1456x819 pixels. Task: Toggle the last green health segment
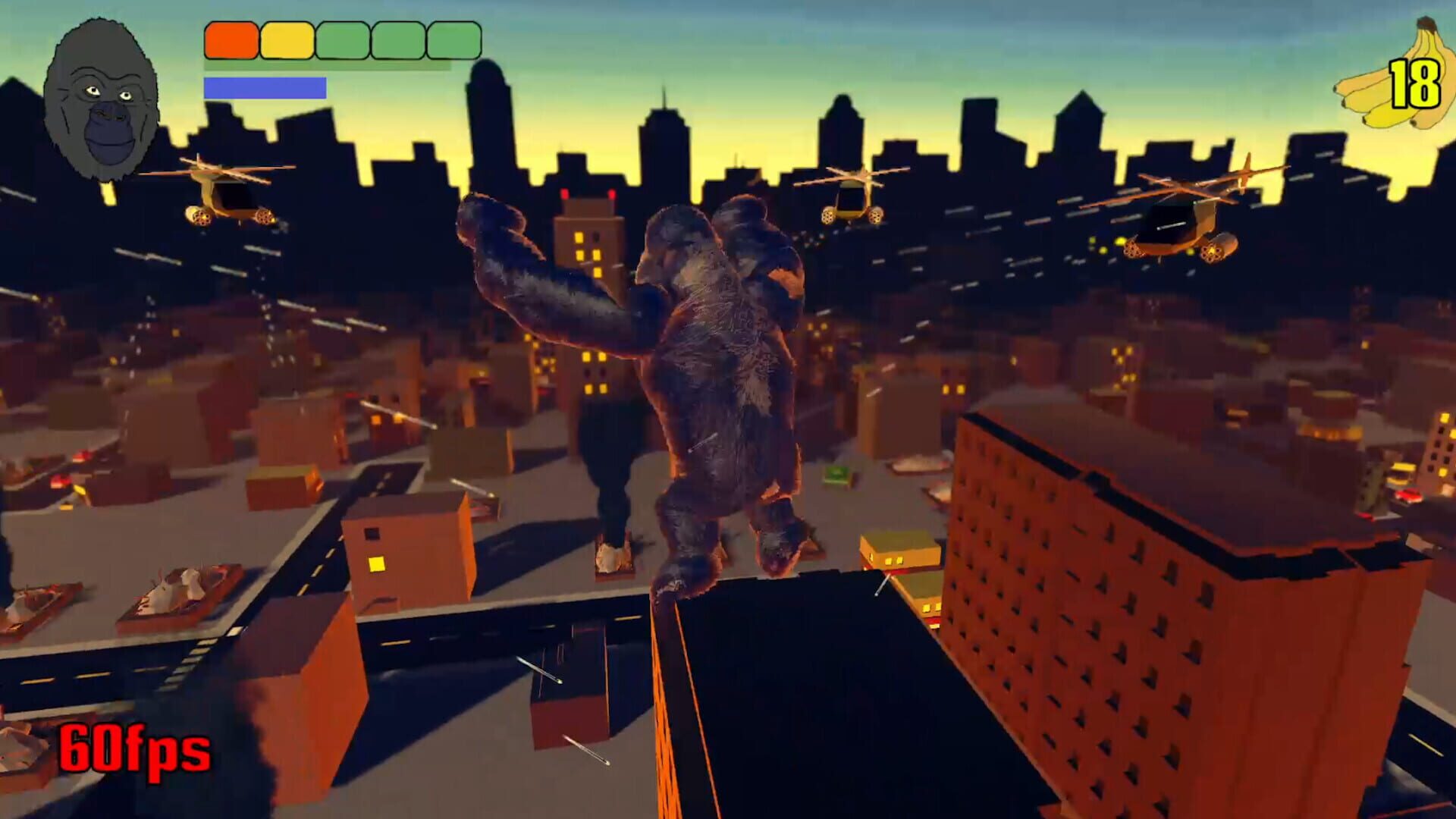pos(453,39)
